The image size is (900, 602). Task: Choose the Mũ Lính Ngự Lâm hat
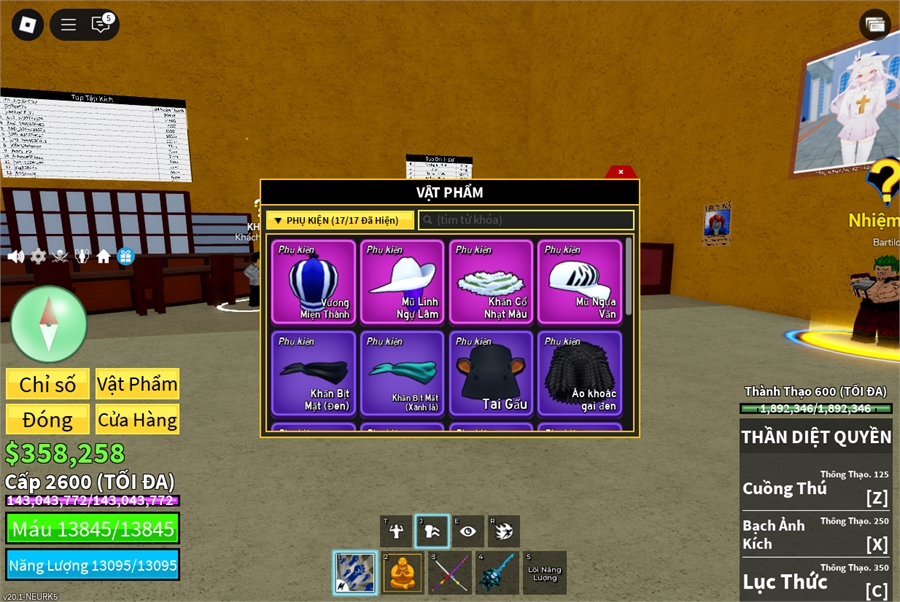pos(402,282)
